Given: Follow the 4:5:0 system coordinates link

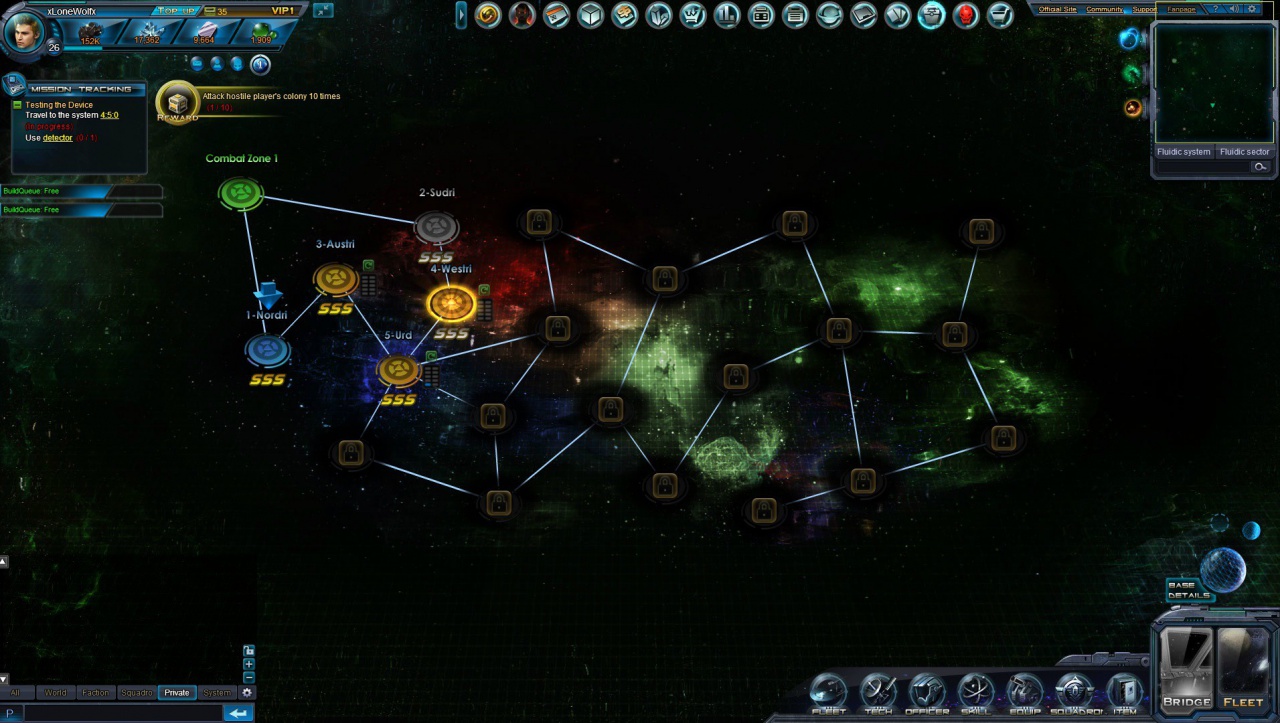Looking at the screenshot, I should [109, 115].
